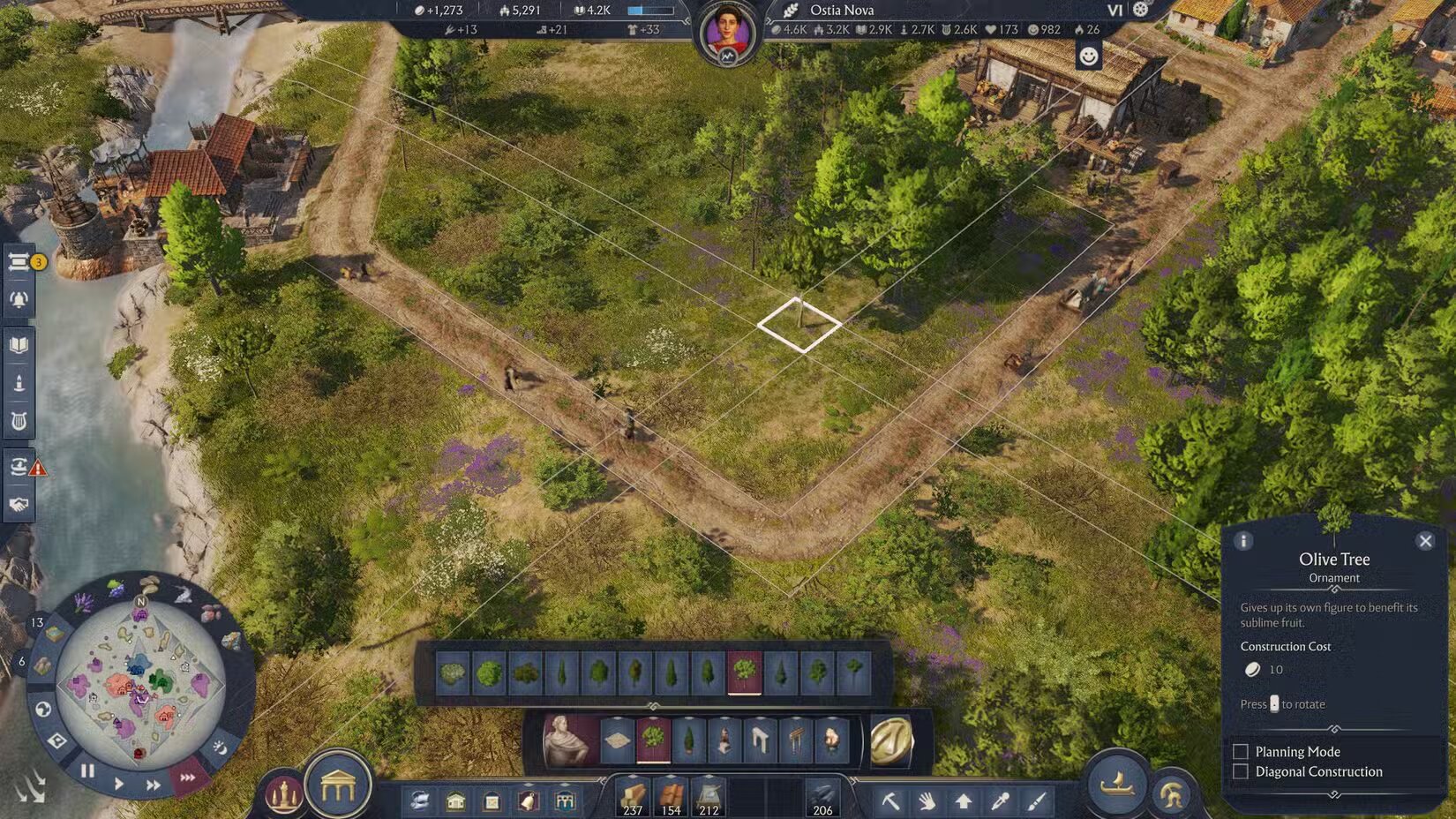The width and height of the screenshot is (1456, 819).
Task: Open the diplomacy handshake panel
Action: tap(18, 504)
